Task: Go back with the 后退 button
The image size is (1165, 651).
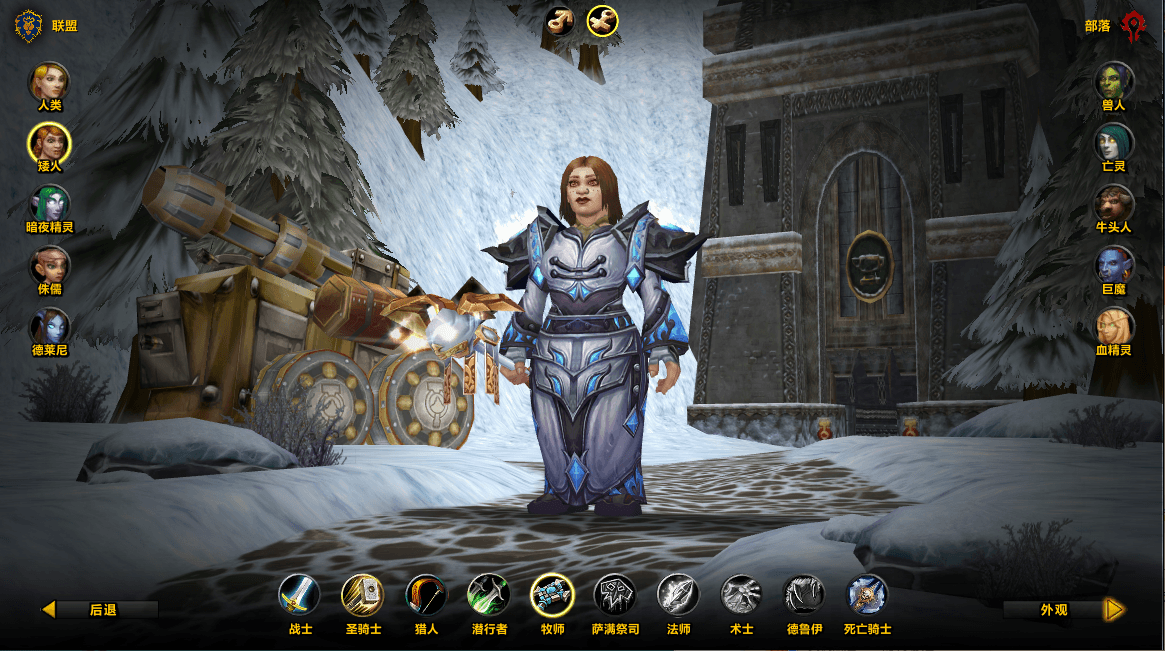Action: pyautogui.click(x=100, y=609)
